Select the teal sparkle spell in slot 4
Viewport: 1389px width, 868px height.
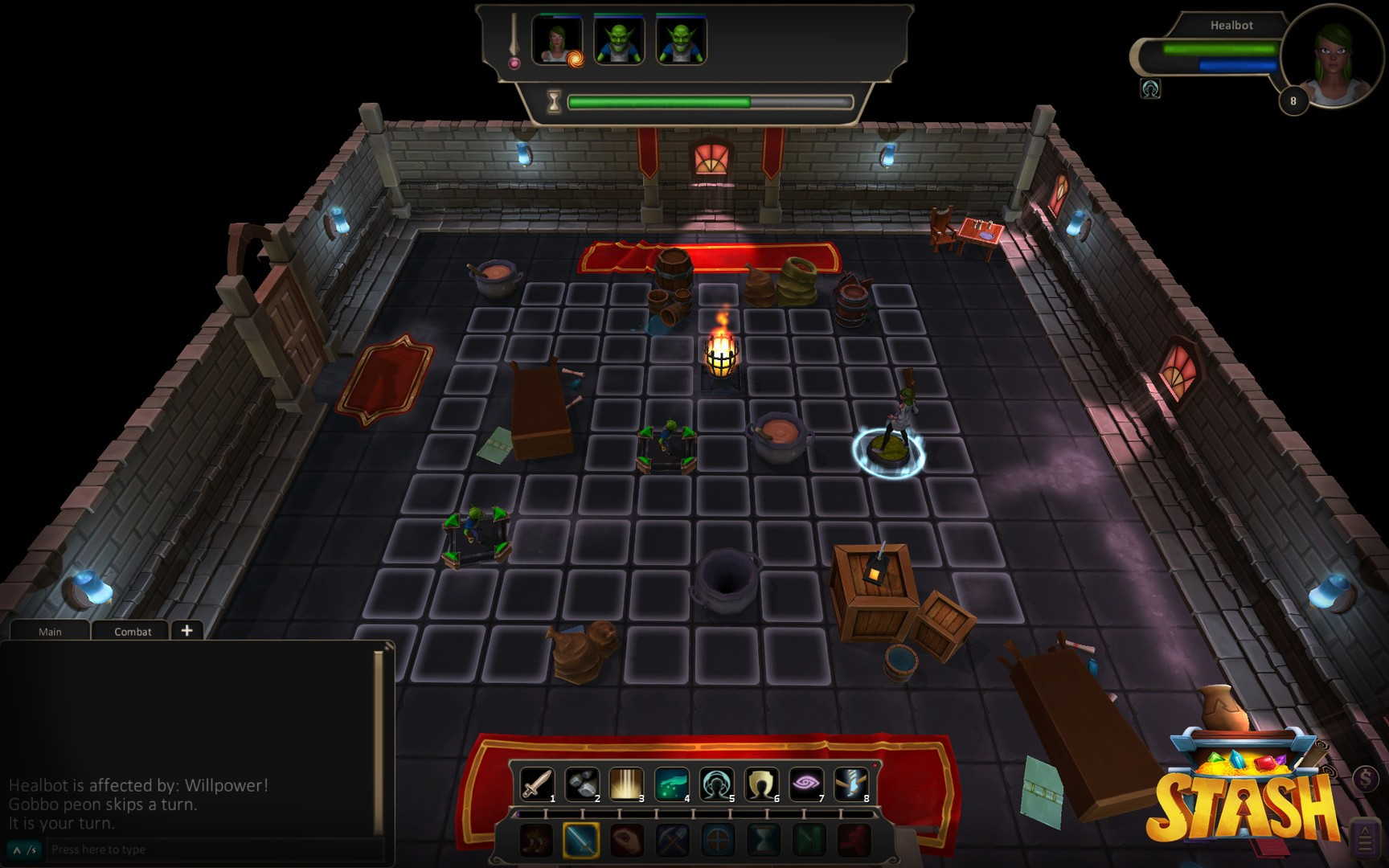(x=671, y=784)
